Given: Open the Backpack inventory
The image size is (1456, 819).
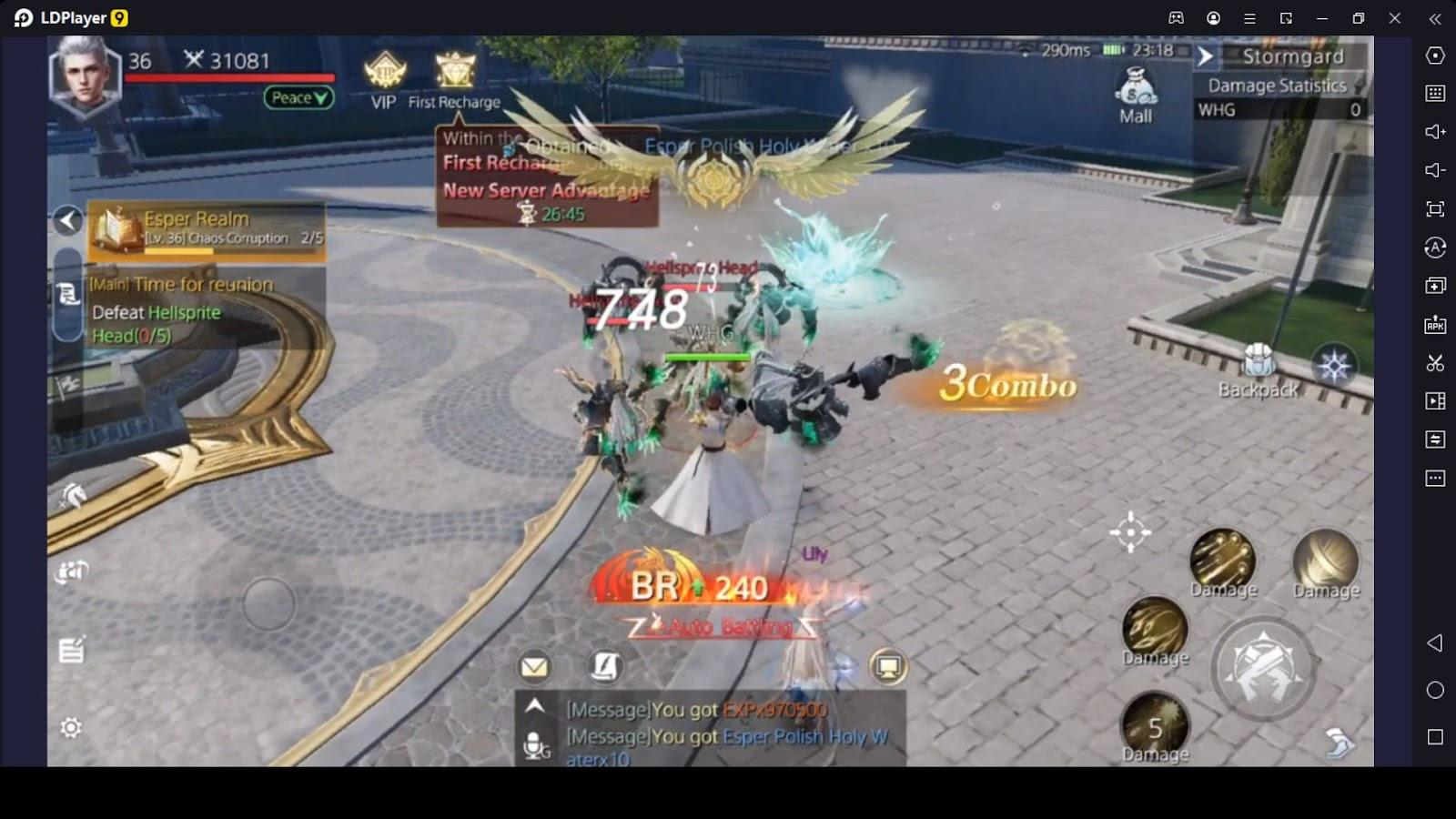Looking at the screenshot, I should click(1259, 372).
